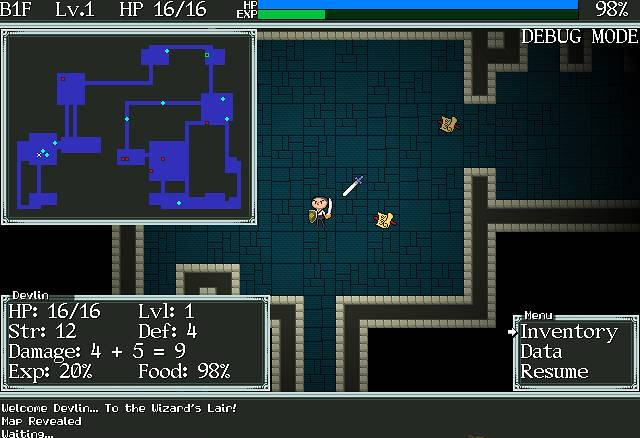The width and height of the screenshot is (640, 438).
Task: Click the dungeon minimap panel
Action: tap(128, 126)
